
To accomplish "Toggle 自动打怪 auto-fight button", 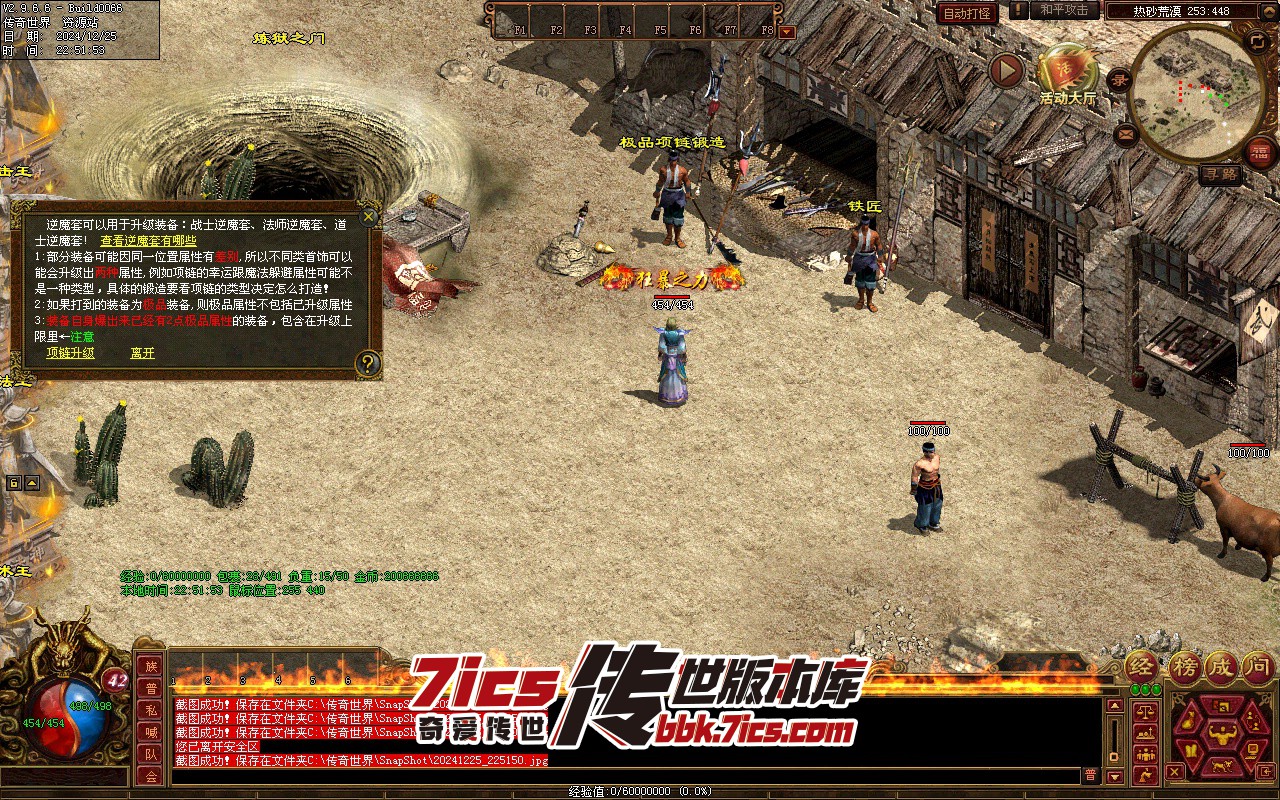I will (967, 13).
